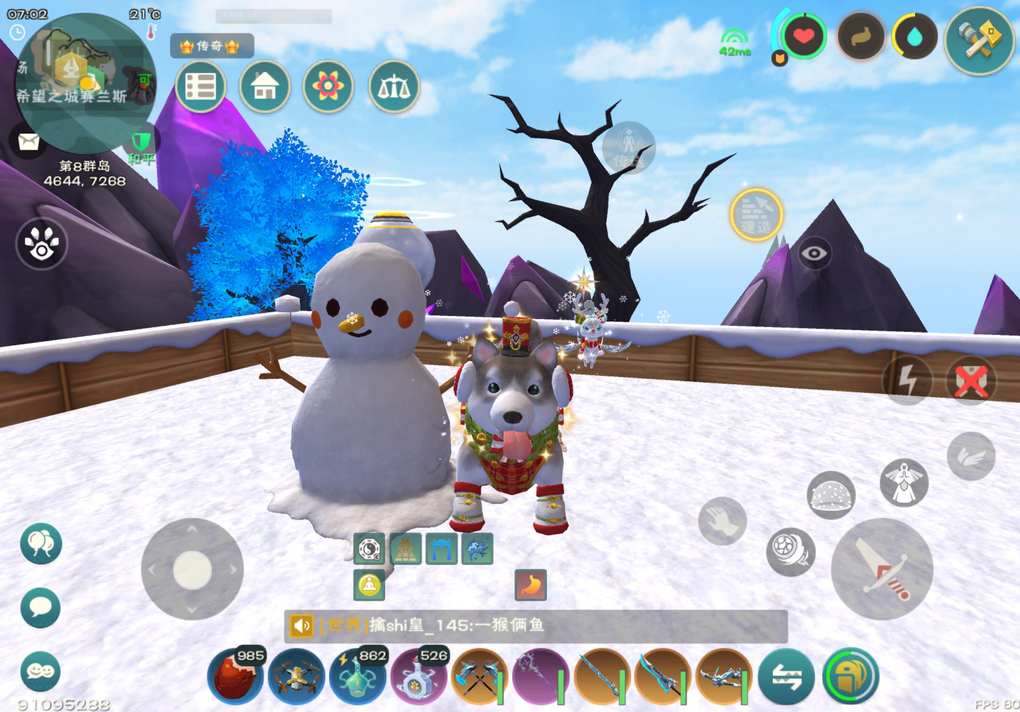The image size is (1020, 712).
Task: Open the balance scales trade menu
Action: pyautogui.click(x=393, y=87)
